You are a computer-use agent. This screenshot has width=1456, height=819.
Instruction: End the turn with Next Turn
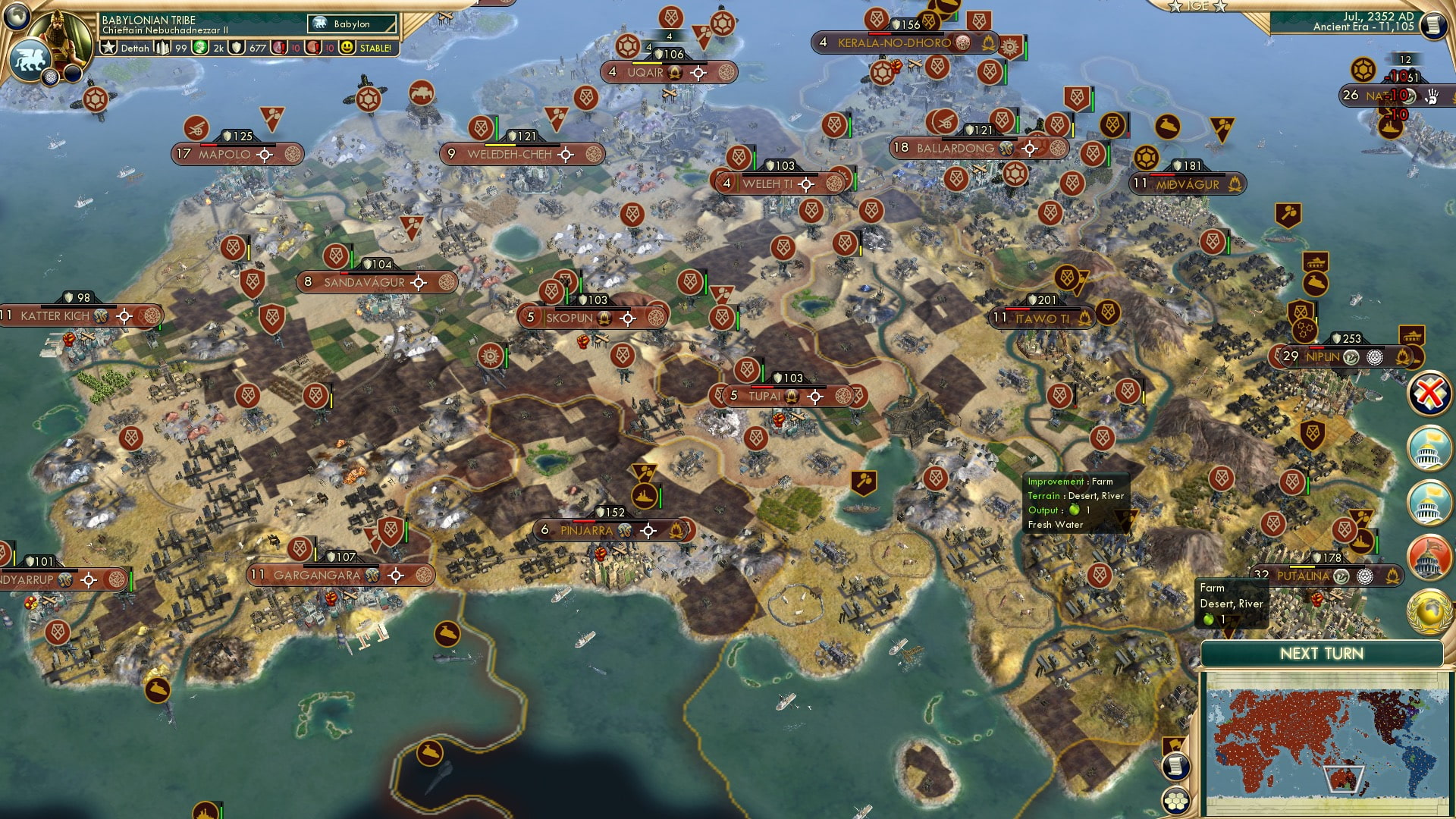coord(1321,654)
